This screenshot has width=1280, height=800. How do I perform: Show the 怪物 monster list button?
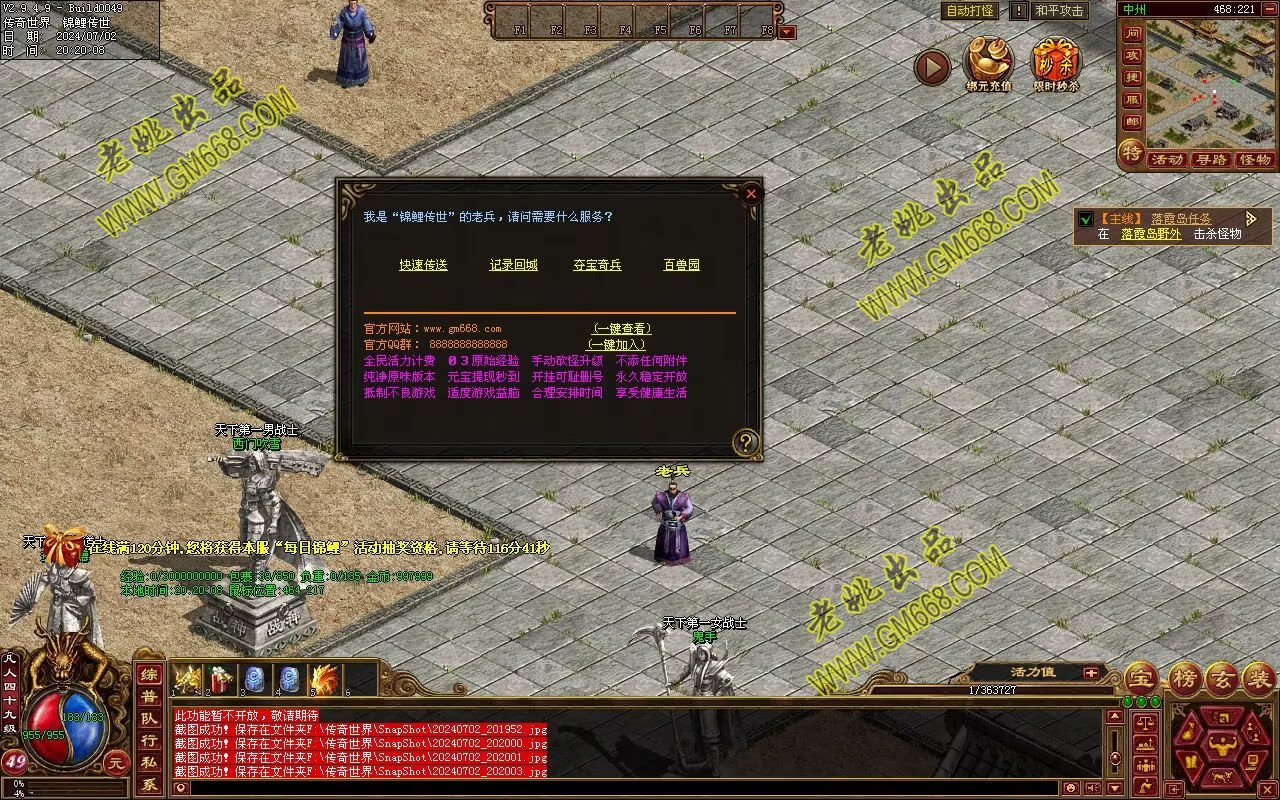pyautogui.click(x=1254, y=159)
